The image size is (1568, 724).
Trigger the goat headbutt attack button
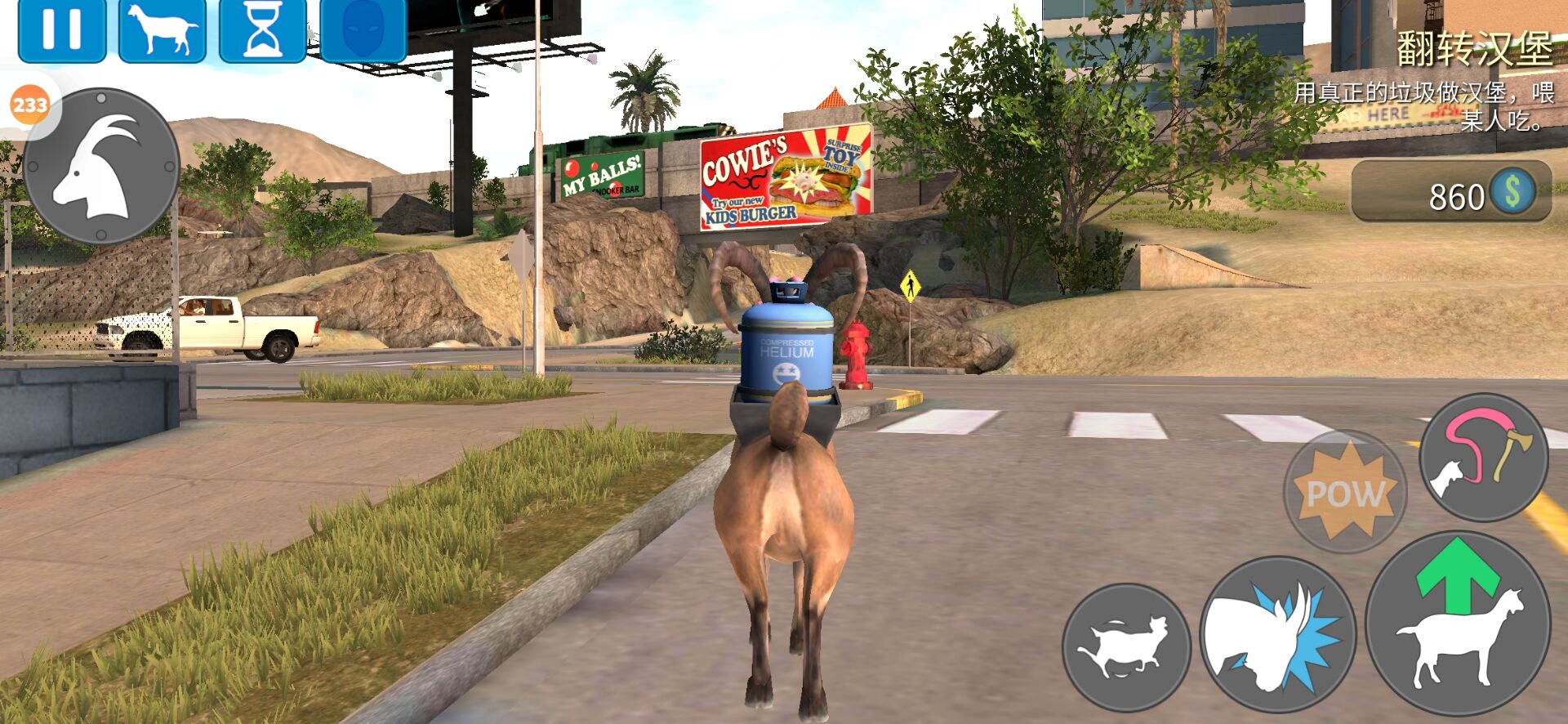coord(1277,635)
